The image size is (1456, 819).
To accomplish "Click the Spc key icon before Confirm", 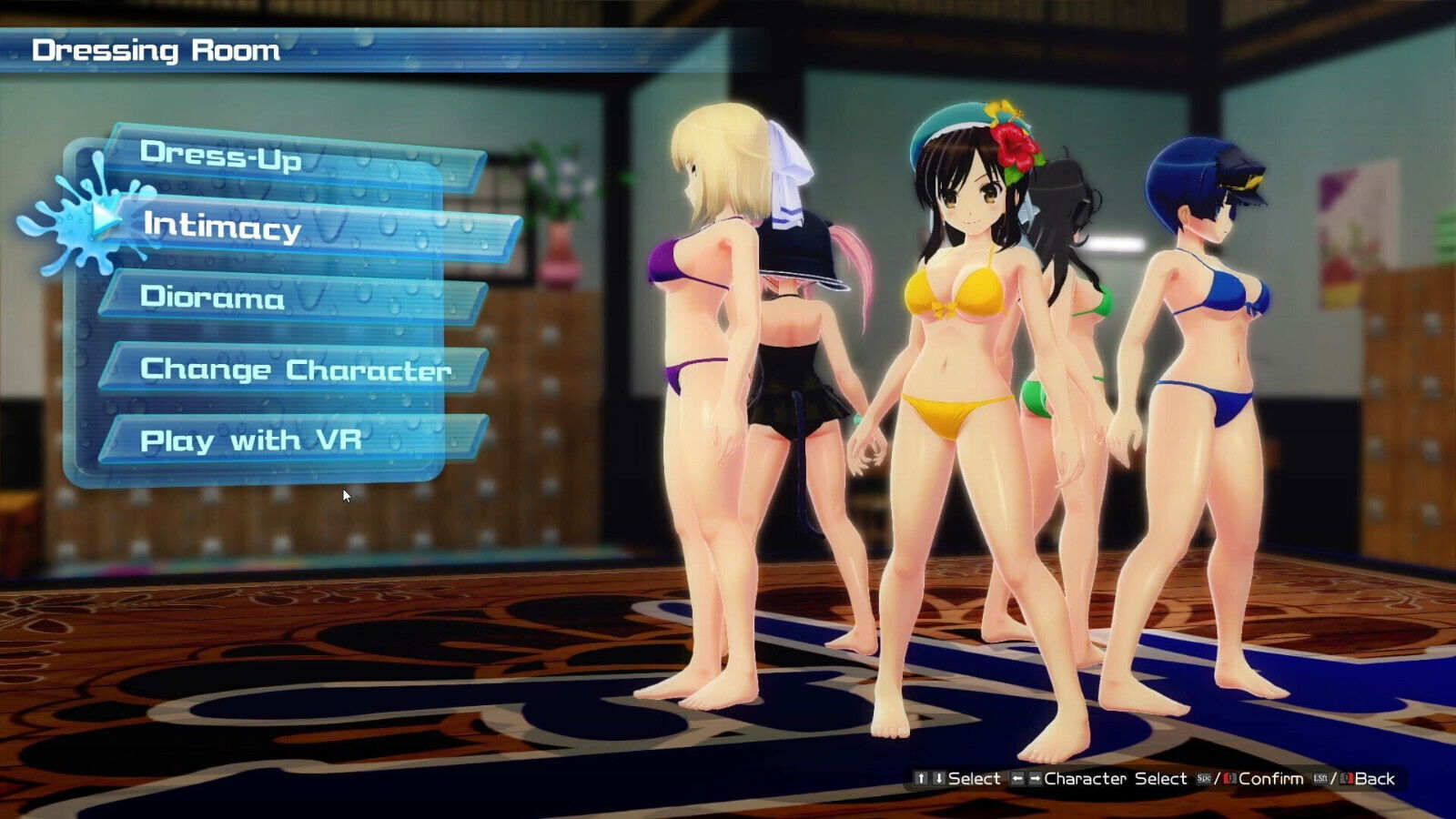I will point(1203,779).
